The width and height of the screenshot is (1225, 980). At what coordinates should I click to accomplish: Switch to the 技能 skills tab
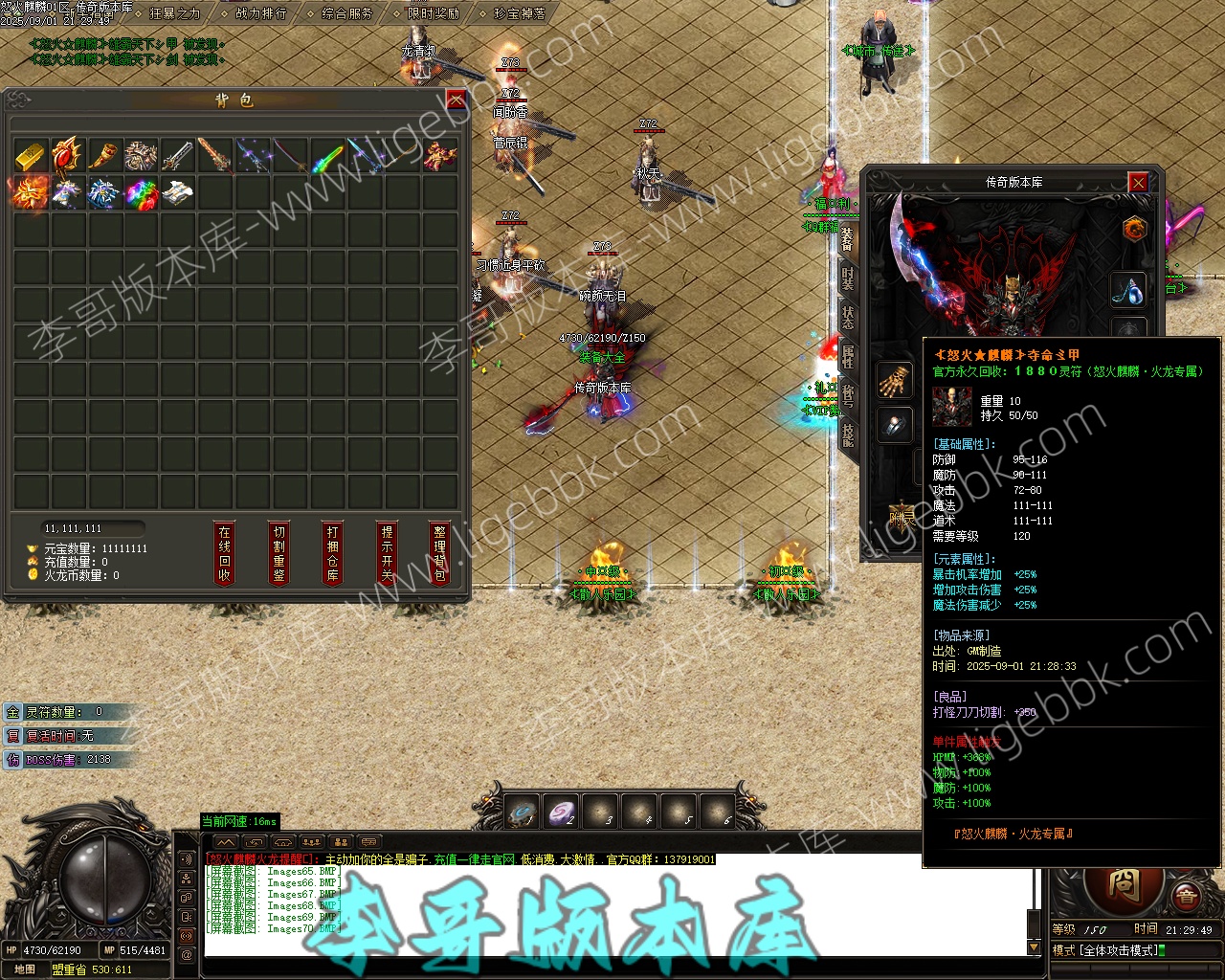pos(848,434)
